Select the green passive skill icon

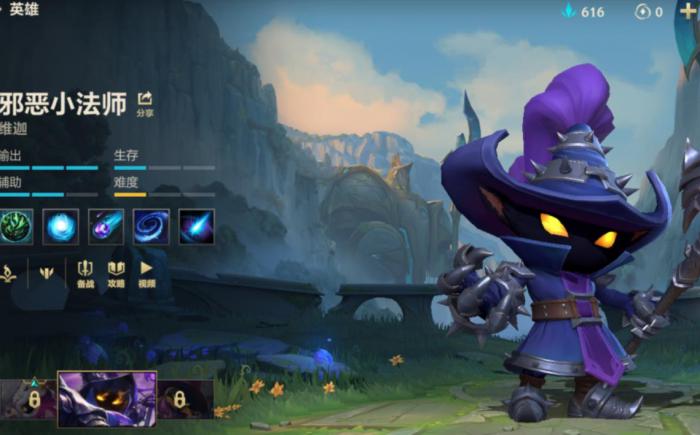coord(16,226)
